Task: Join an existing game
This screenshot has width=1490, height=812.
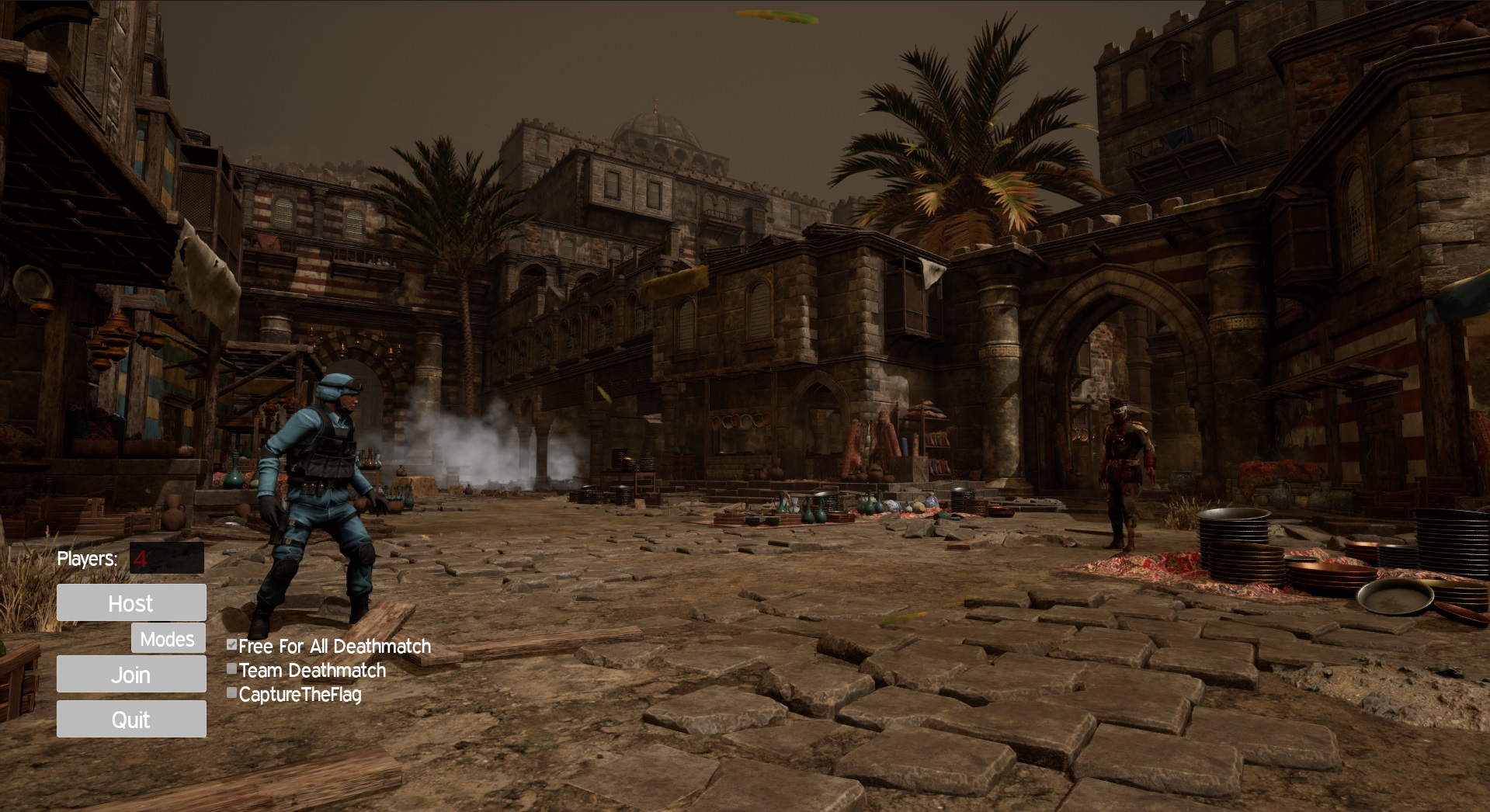Action: coord(131,675)
